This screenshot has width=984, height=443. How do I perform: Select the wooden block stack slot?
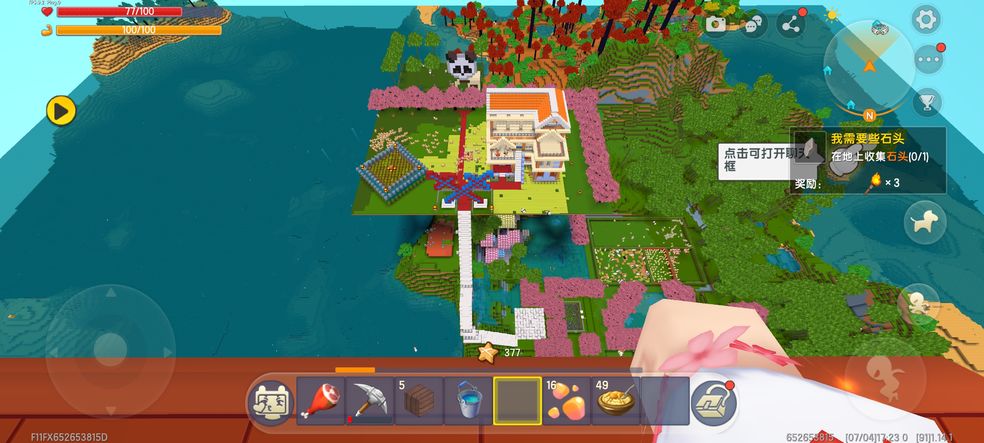point(419,401)
